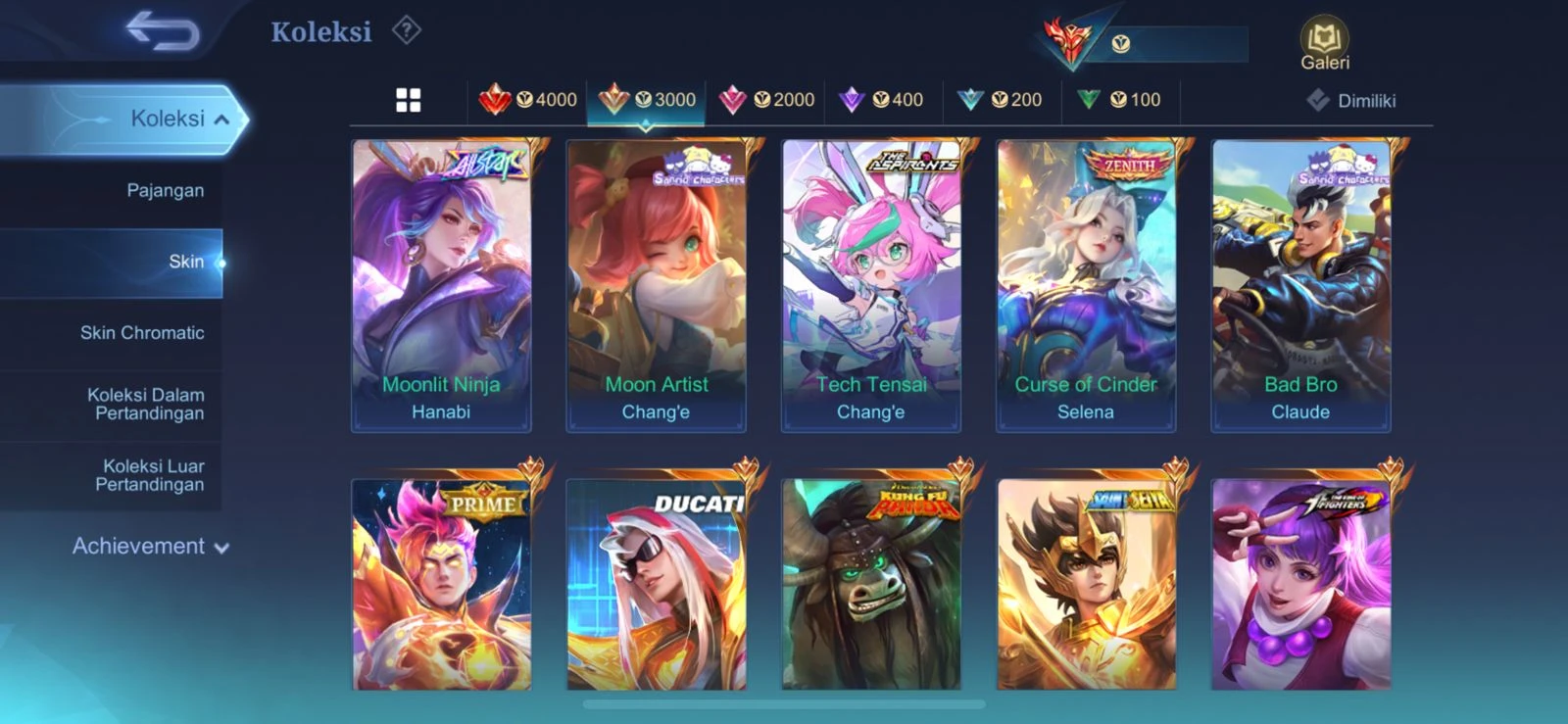This screenshot has width=1568, height=724.
Task: Open Koleksi Luar Pertandingan
Action: coord(151,475)
